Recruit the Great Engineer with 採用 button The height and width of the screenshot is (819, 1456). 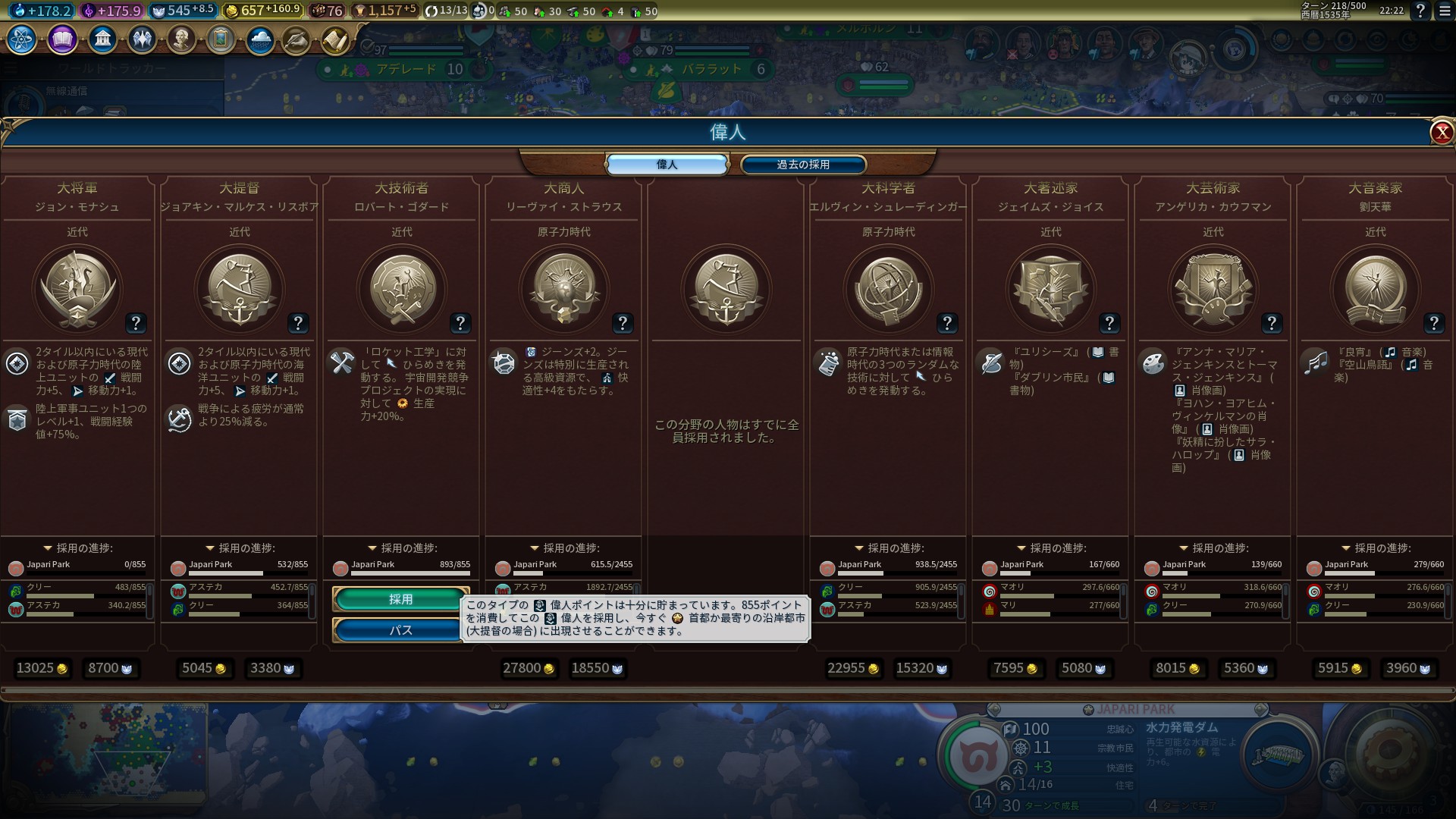400,599
